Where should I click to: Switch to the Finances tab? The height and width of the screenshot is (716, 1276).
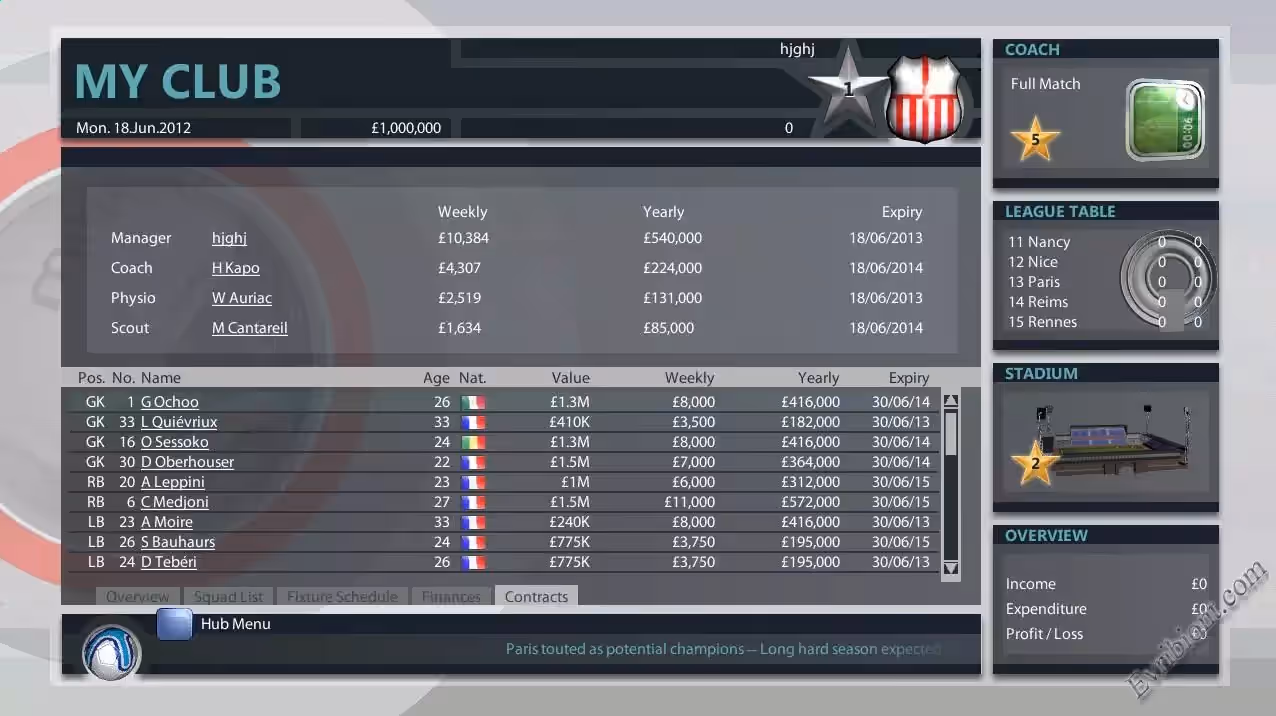[451, 597]
